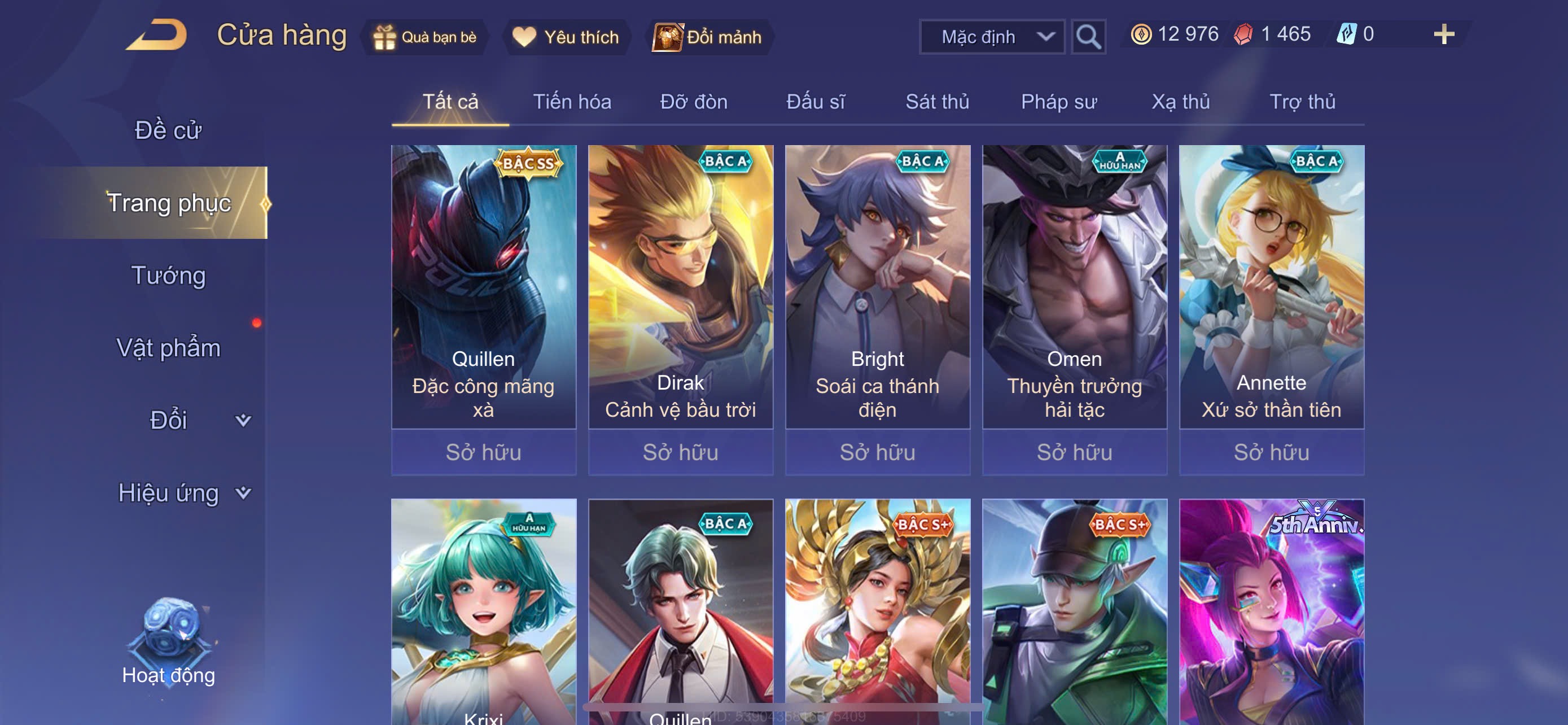Switch to the Tiến hóa tab
Viewport: 1568px width, 725px height.
pyautogui.click(x=572, y=102)
